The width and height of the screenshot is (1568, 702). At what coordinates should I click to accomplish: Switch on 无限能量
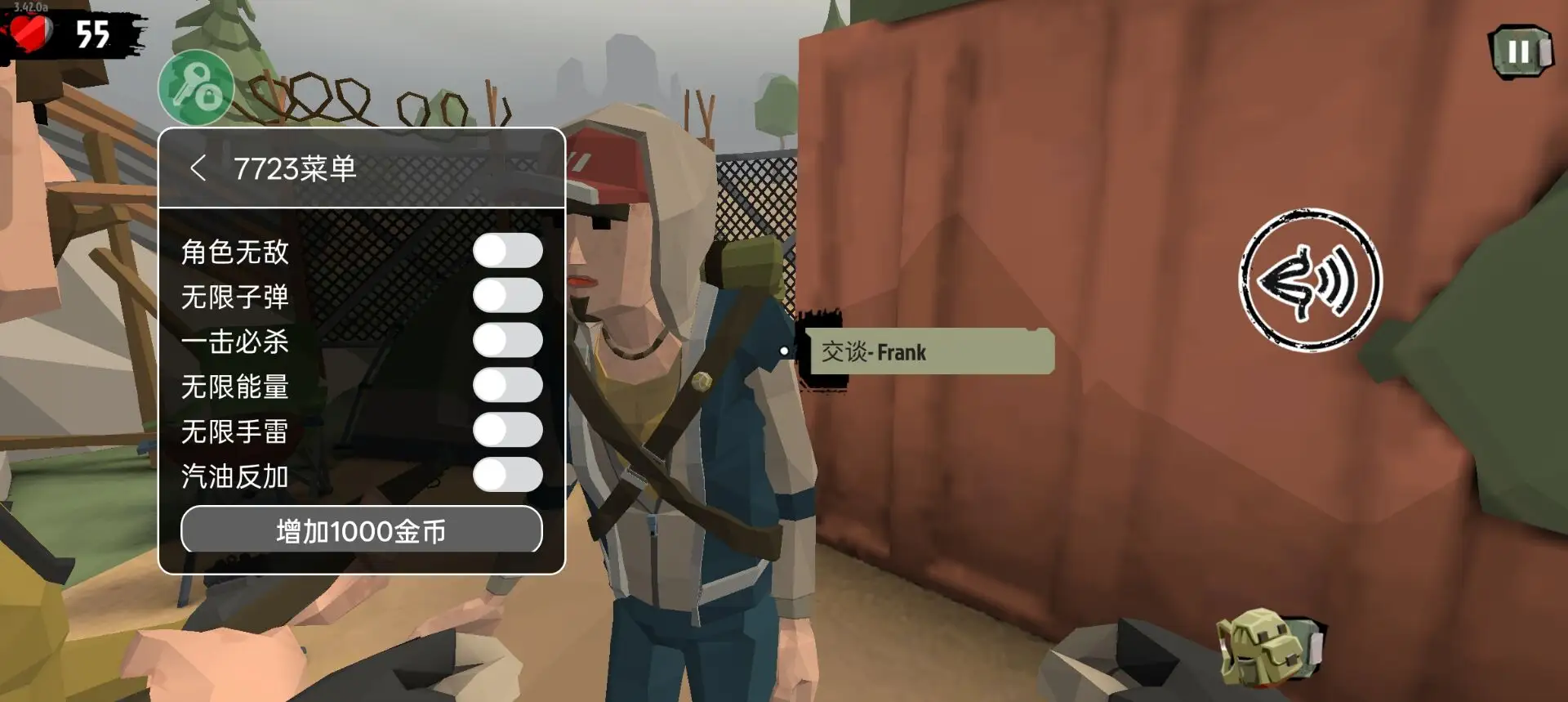tap(507, 385)
